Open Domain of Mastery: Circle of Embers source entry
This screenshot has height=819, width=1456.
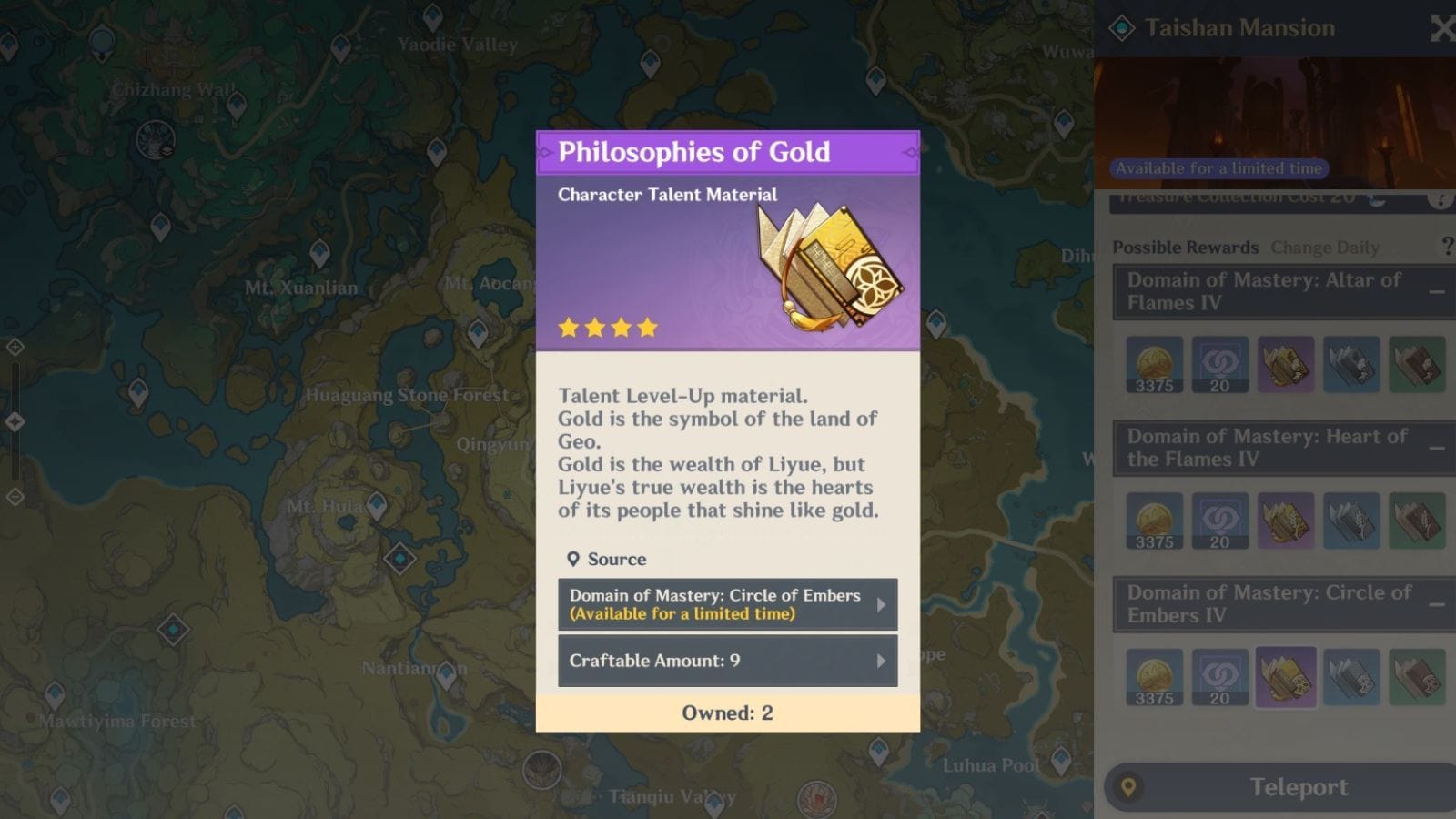tap(728, 603)
